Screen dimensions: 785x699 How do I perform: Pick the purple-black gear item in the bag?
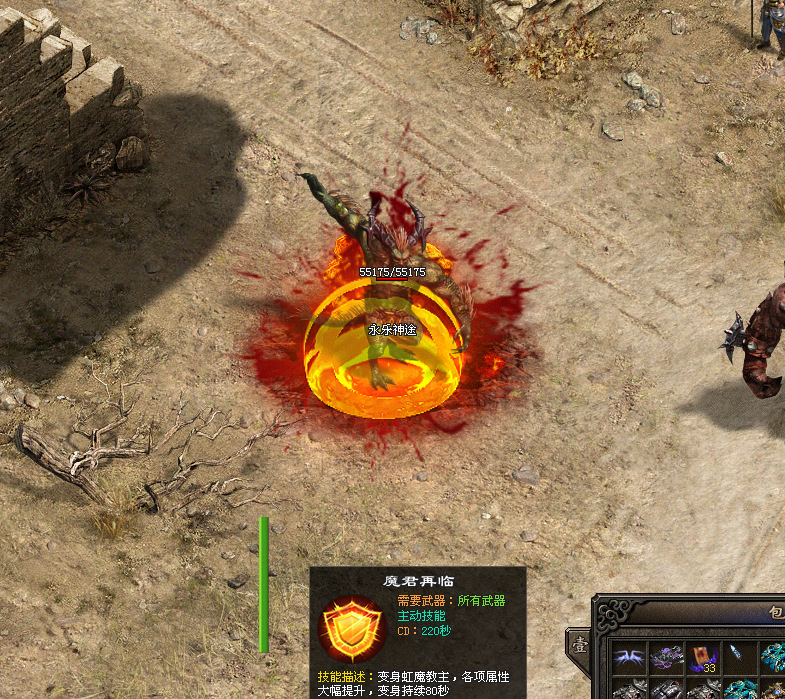coord(667,658)
